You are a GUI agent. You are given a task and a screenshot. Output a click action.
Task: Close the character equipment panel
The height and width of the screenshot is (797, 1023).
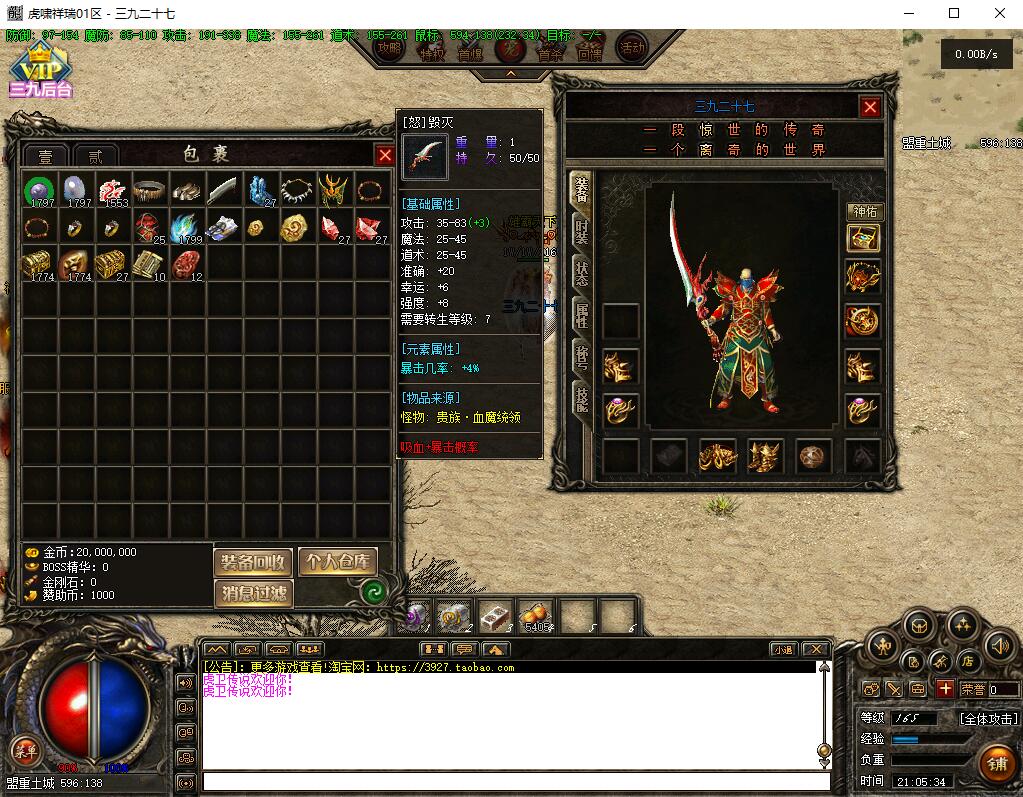(x=870, y=107)
